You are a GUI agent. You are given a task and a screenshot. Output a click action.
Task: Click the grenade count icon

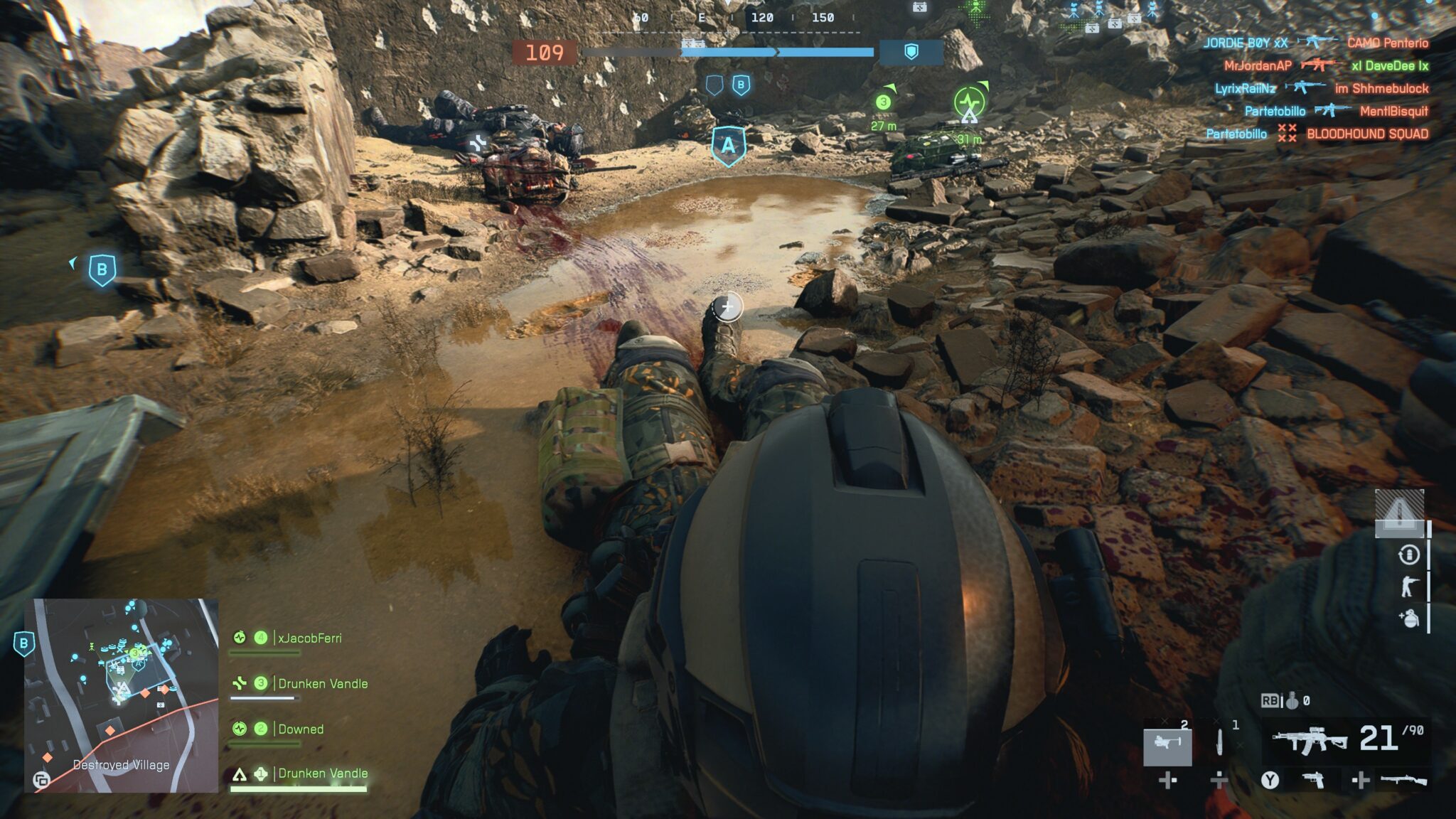1292,701
